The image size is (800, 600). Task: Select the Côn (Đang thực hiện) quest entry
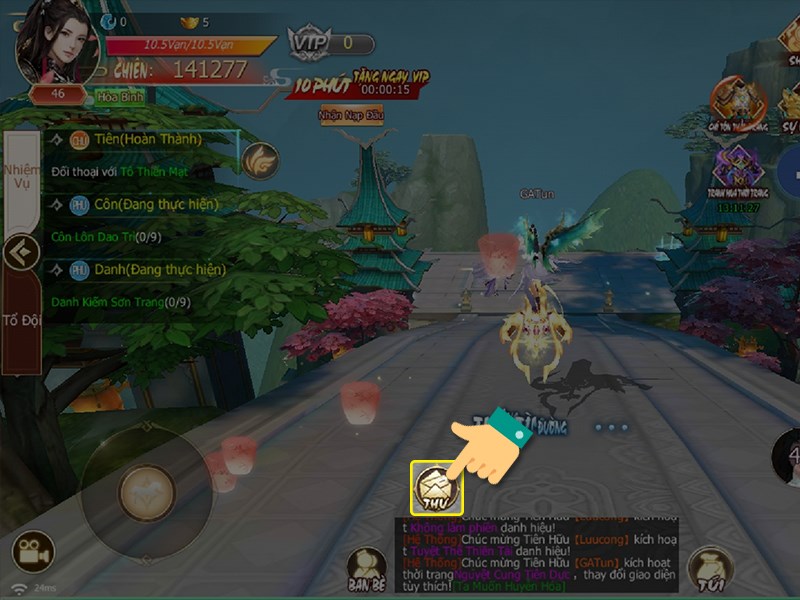[x=150, y=204]
